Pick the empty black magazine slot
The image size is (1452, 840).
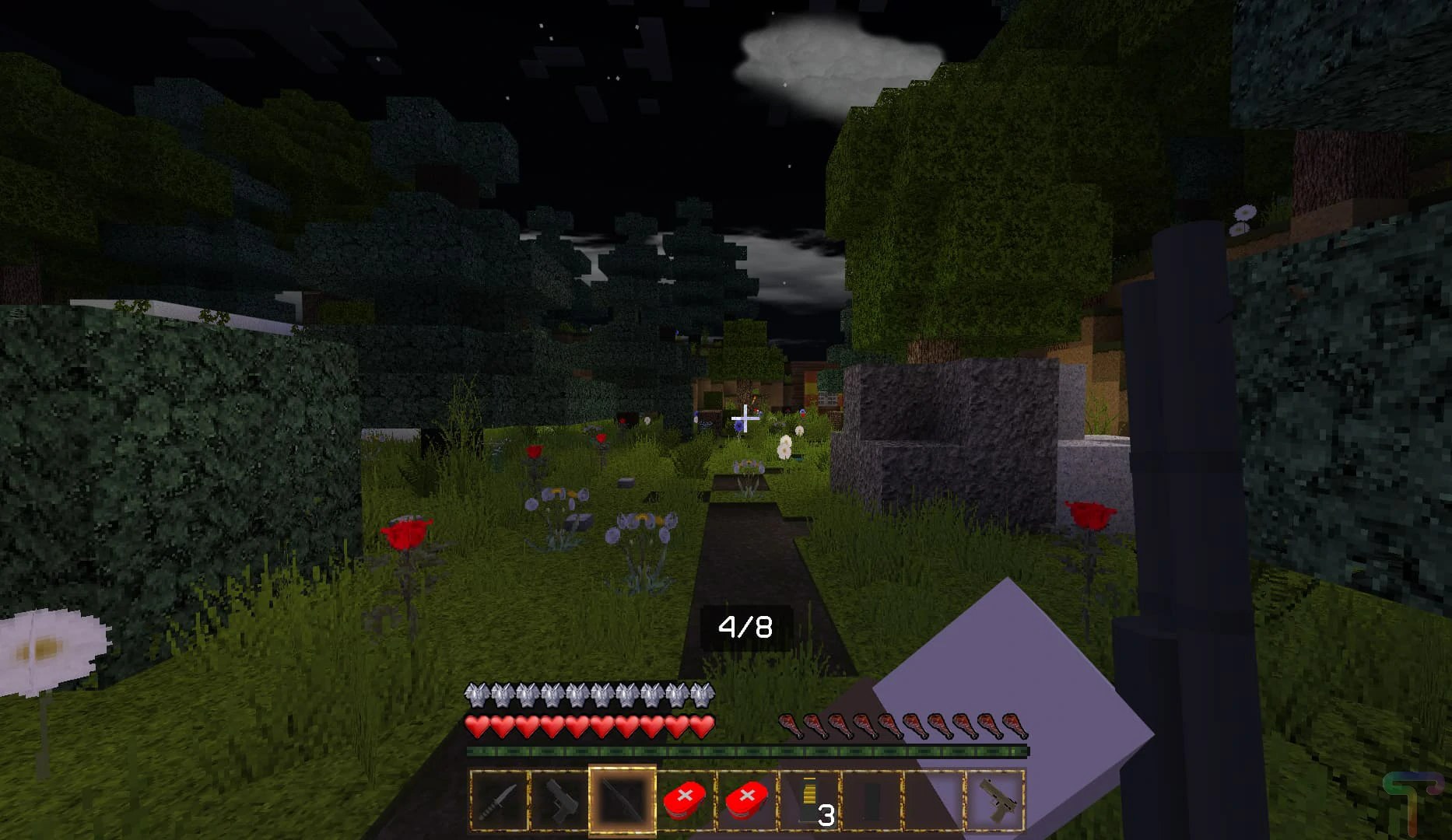click(x=872, y=800)
